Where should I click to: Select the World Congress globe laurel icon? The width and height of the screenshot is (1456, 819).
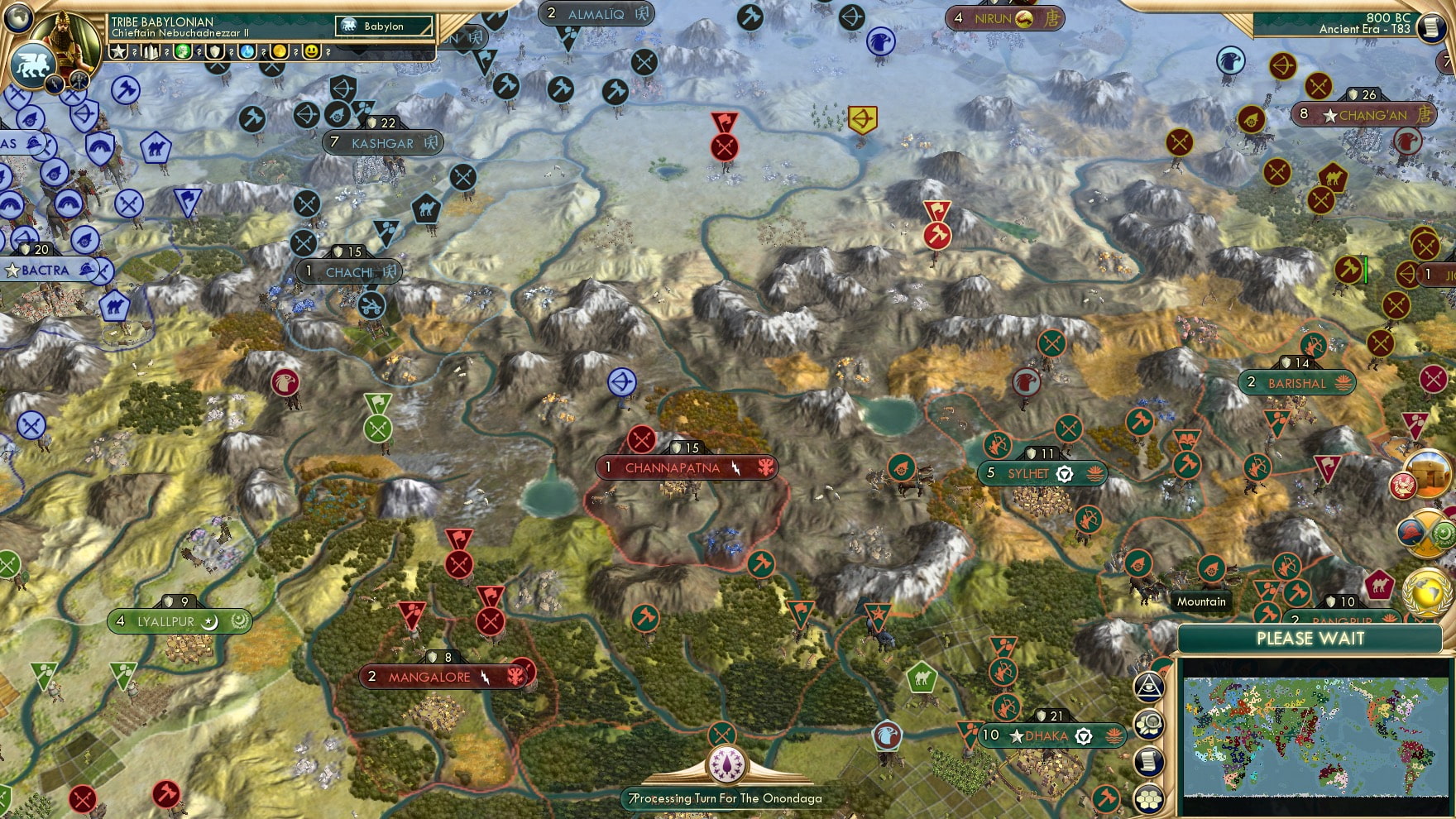point(1426,593)
